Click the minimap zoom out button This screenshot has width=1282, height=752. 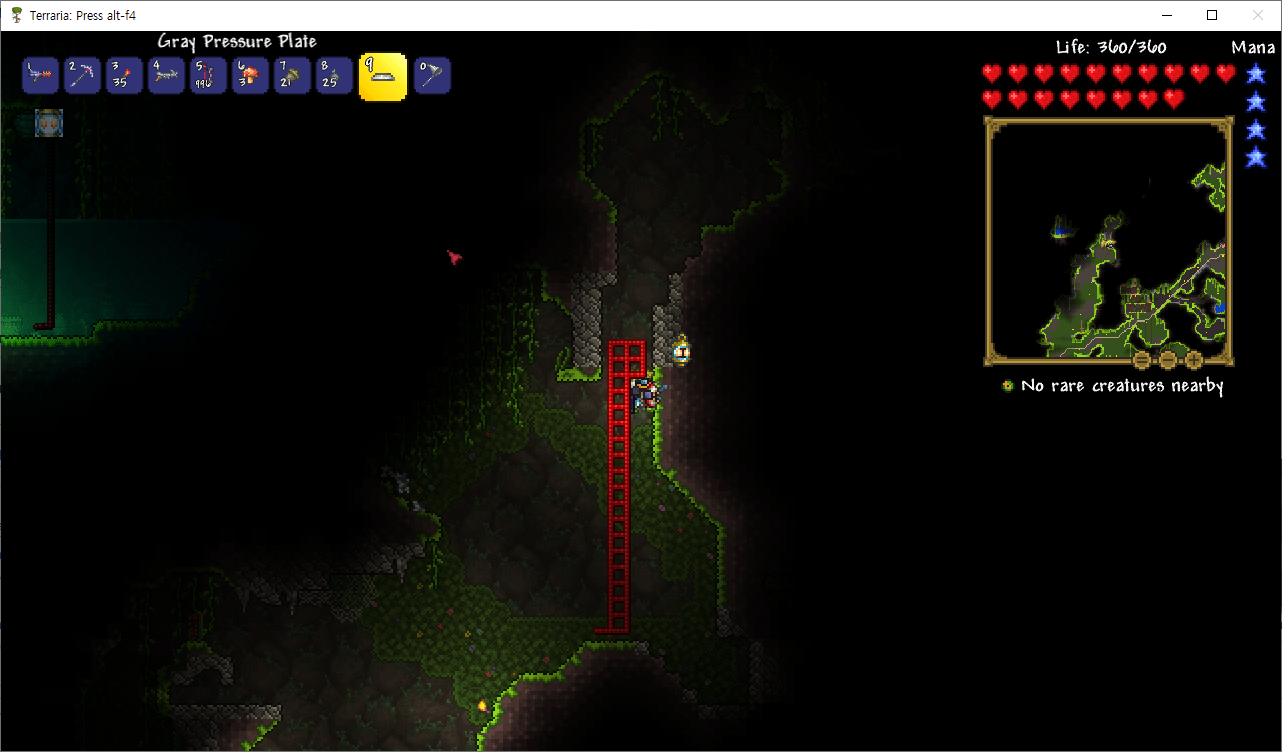pos(1167,360)
